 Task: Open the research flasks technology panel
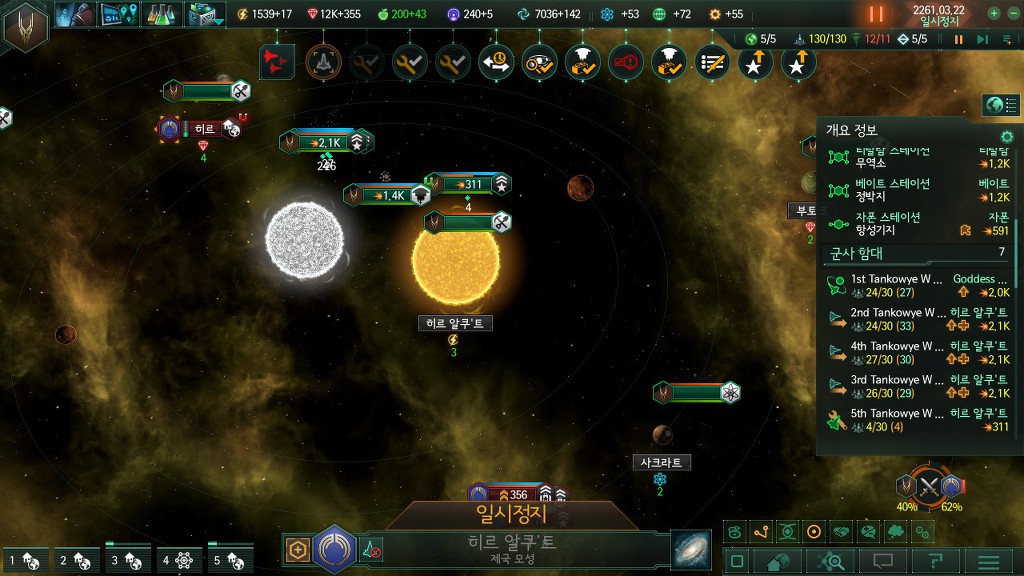[x=160, y=14]
